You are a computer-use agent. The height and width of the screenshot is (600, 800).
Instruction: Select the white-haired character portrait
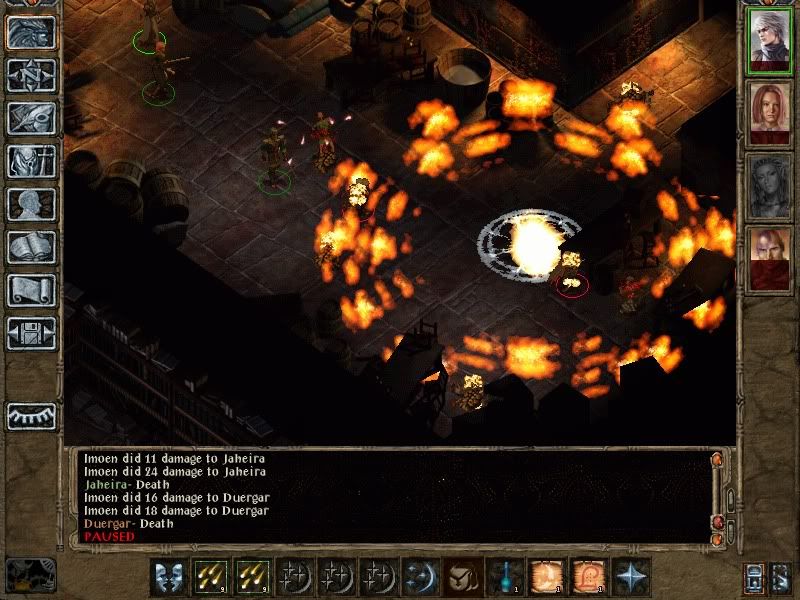(770, 41)
